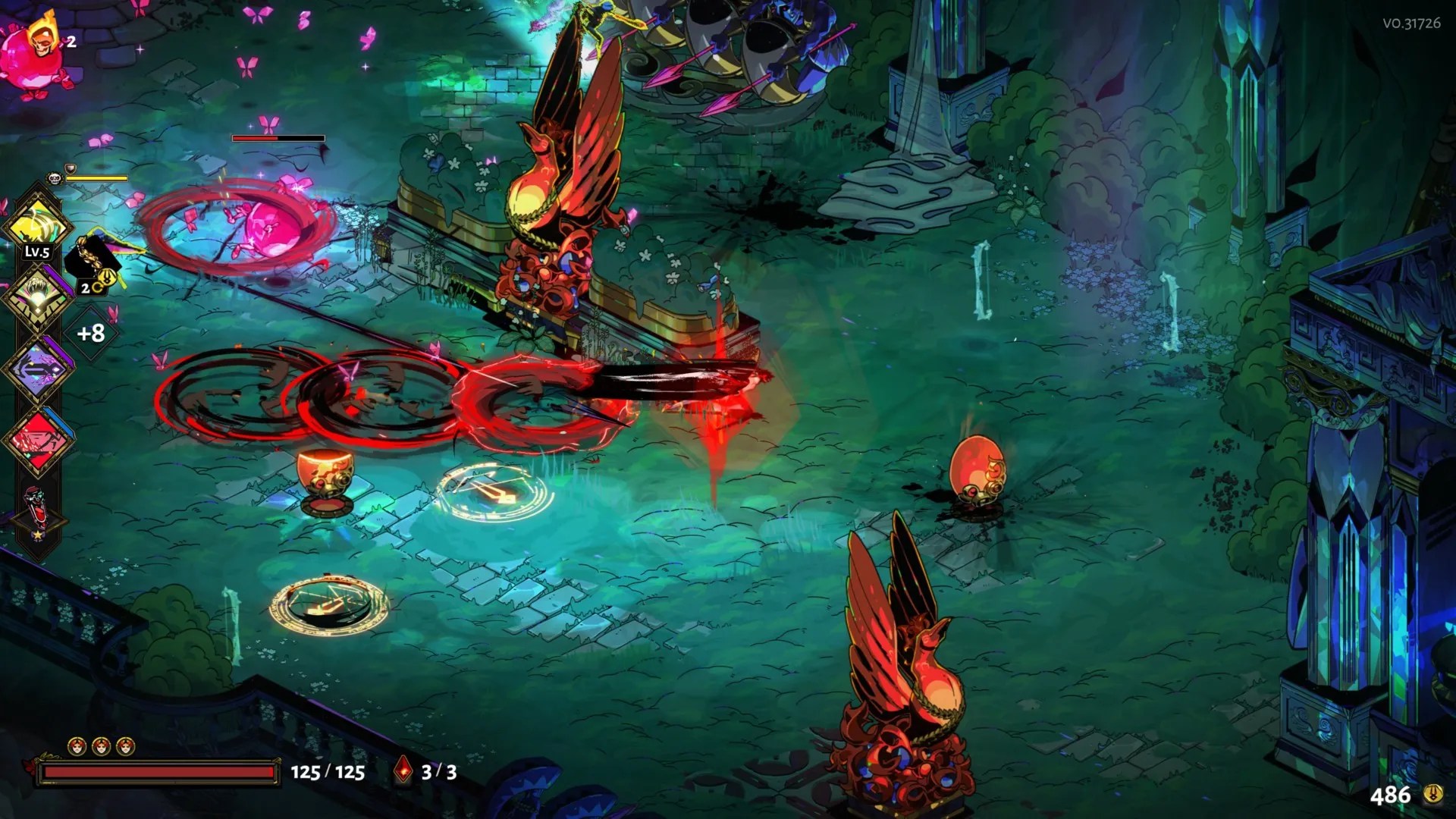Toggle the first Death Defiance portrait
The width and height of the screenshot is (1456, 819).
click(77, 746)
